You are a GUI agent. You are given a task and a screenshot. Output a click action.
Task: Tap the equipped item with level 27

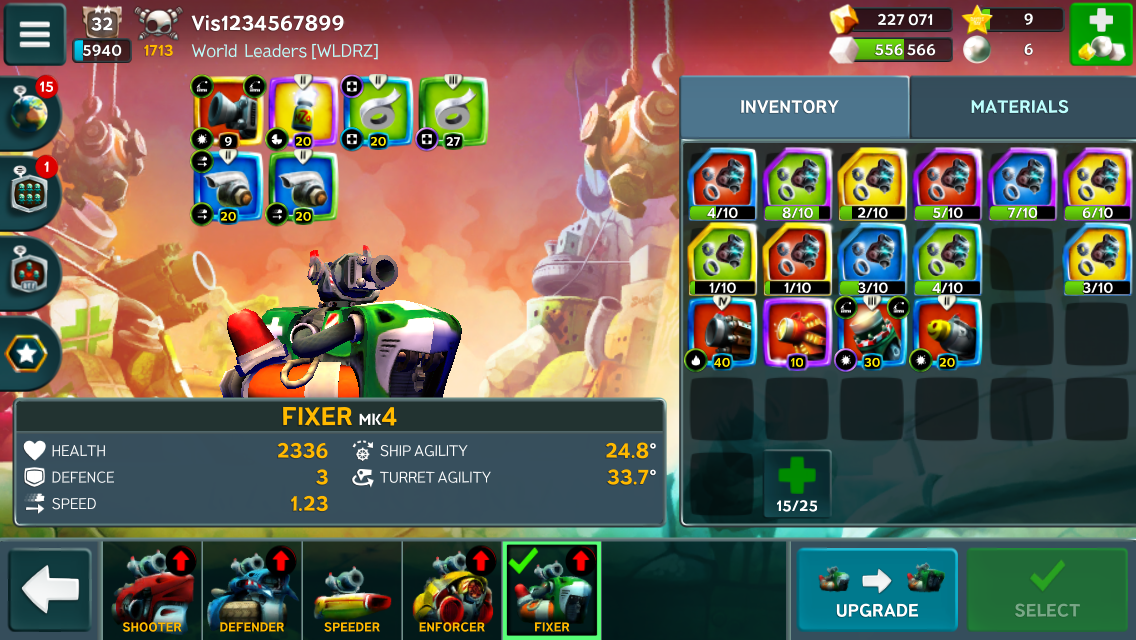(452, 112)
